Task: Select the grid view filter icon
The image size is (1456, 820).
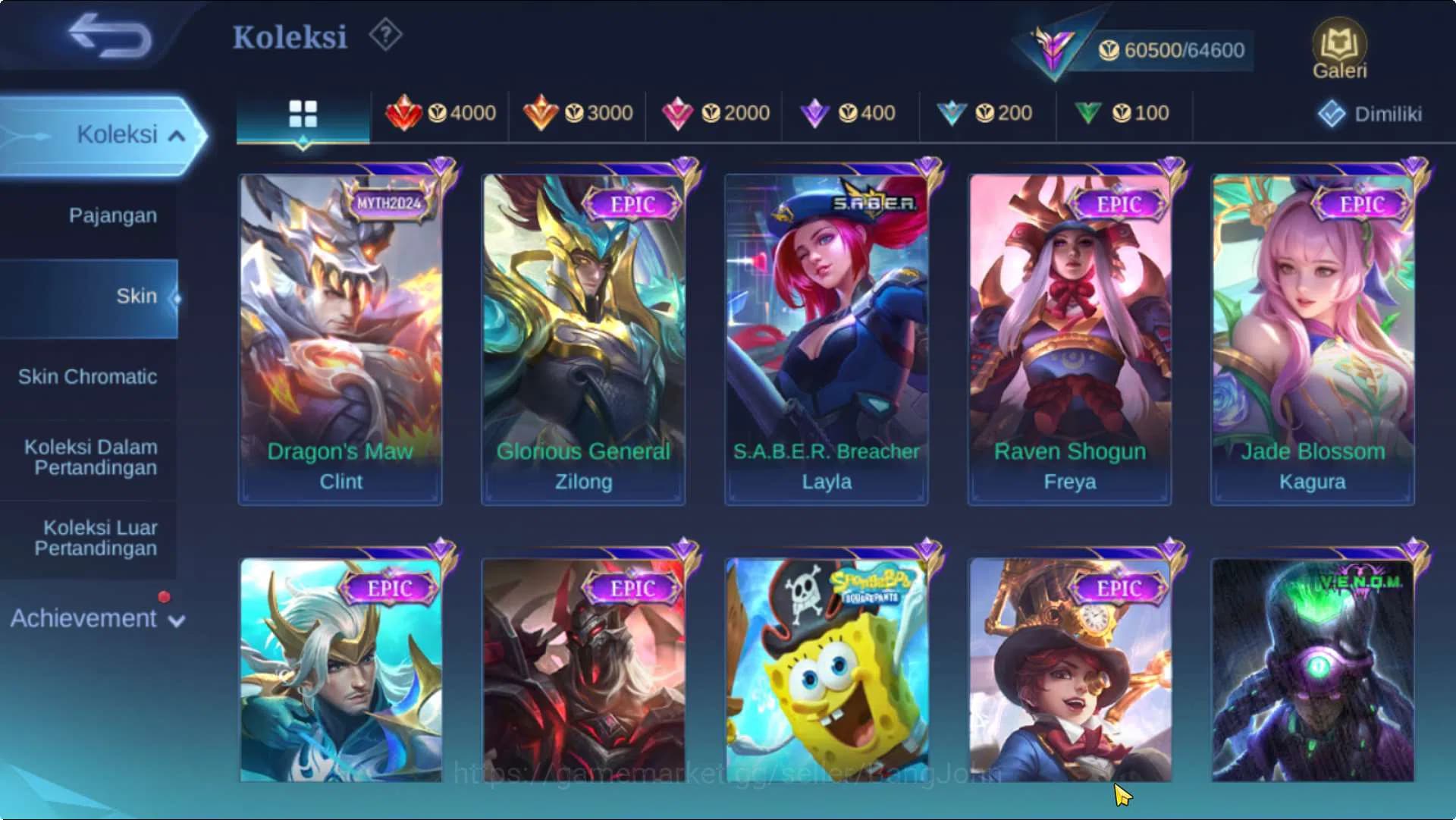Action: (303, 112)
